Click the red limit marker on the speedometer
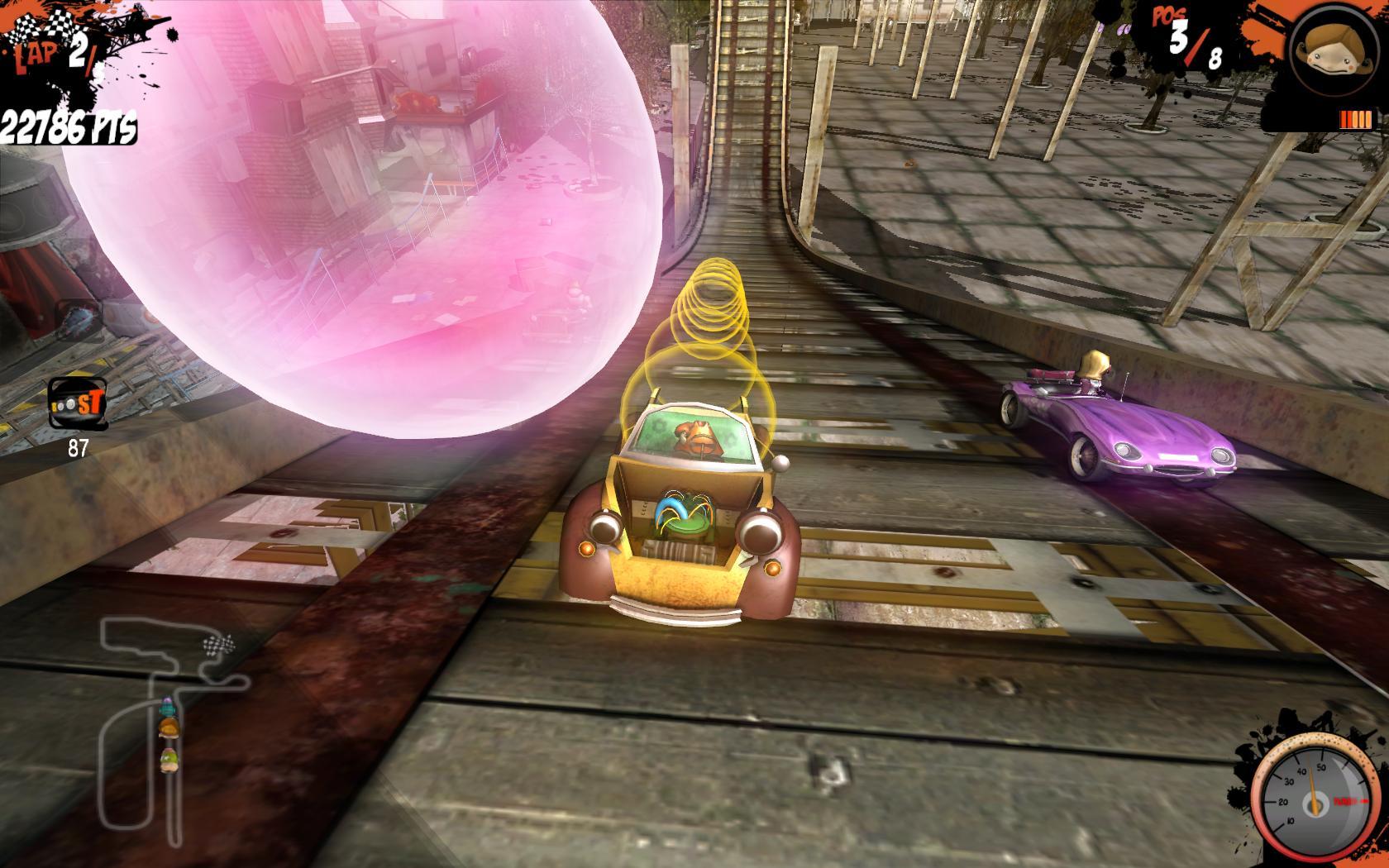Image resolution: width=1389 pixels, height=868 pixels. pos(1351,800)
